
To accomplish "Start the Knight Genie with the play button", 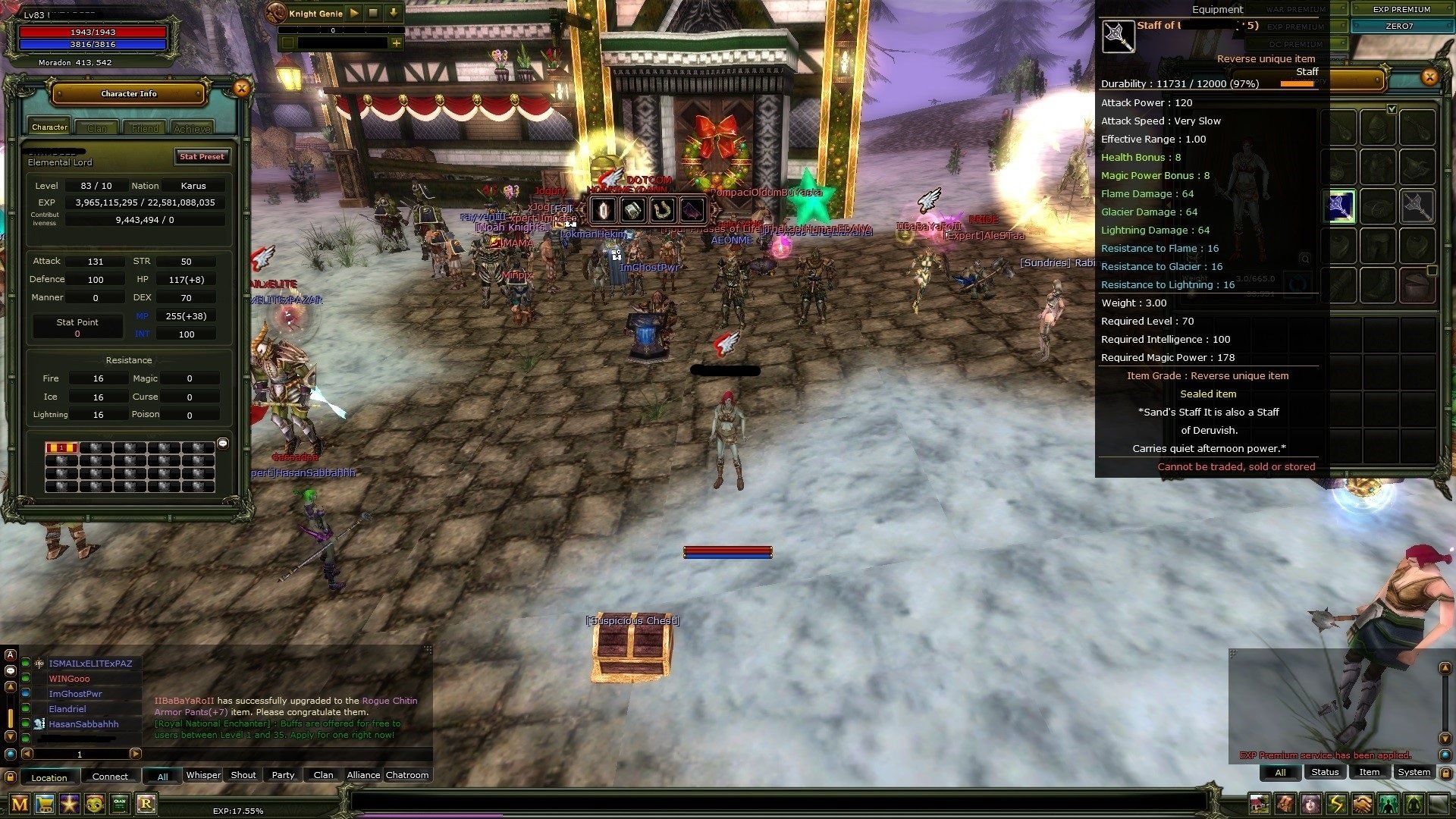I will click(x=353, y=13).
